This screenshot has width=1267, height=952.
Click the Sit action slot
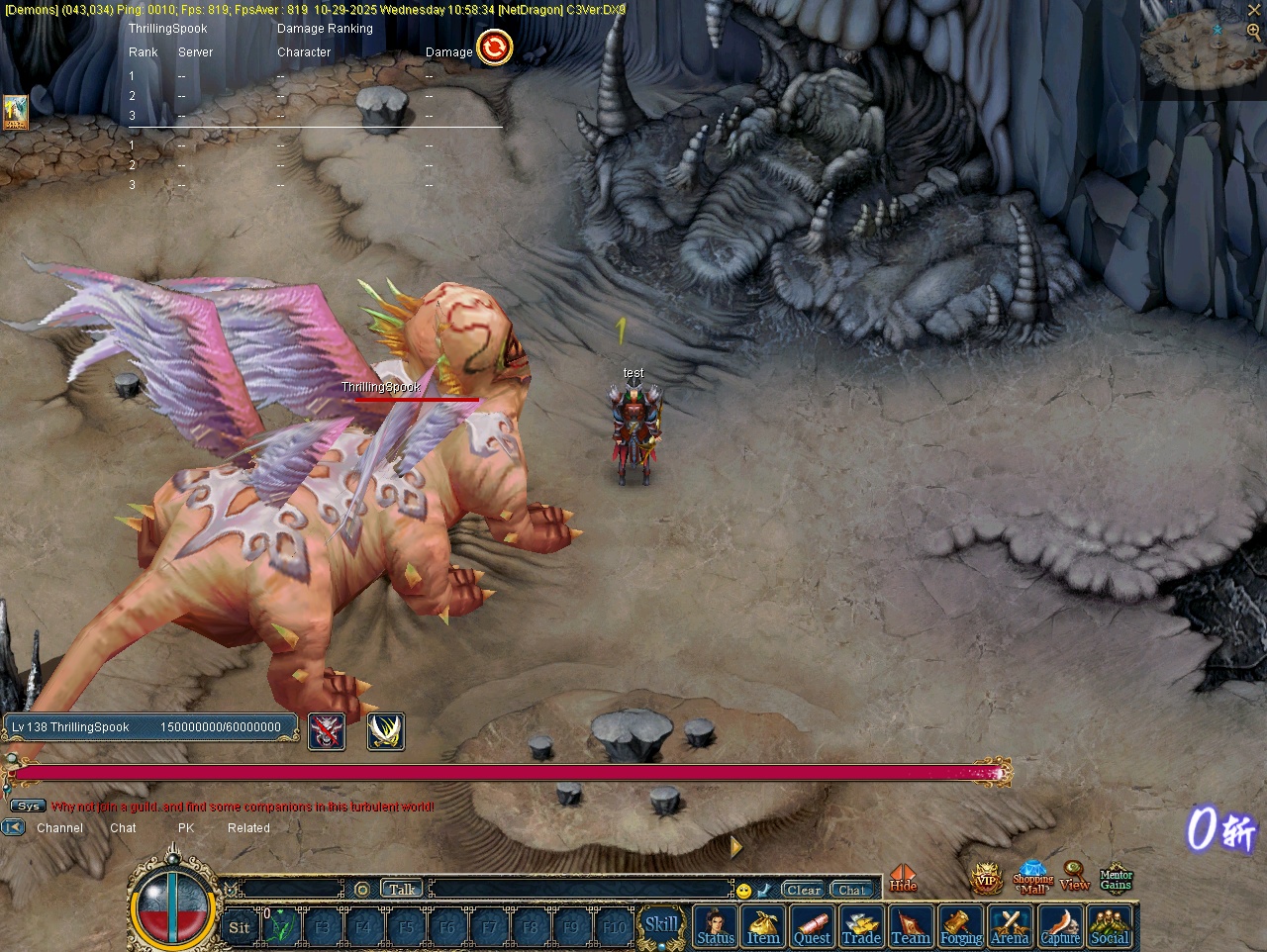tap(240, 927)
